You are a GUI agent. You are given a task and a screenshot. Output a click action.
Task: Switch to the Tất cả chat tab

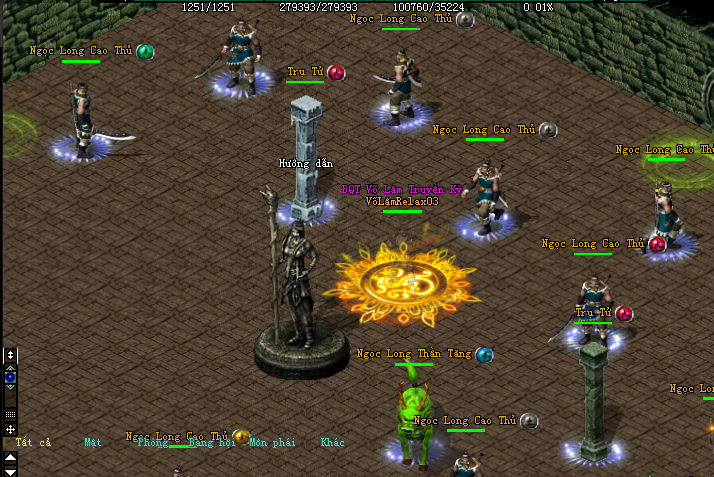pos(33,442)
